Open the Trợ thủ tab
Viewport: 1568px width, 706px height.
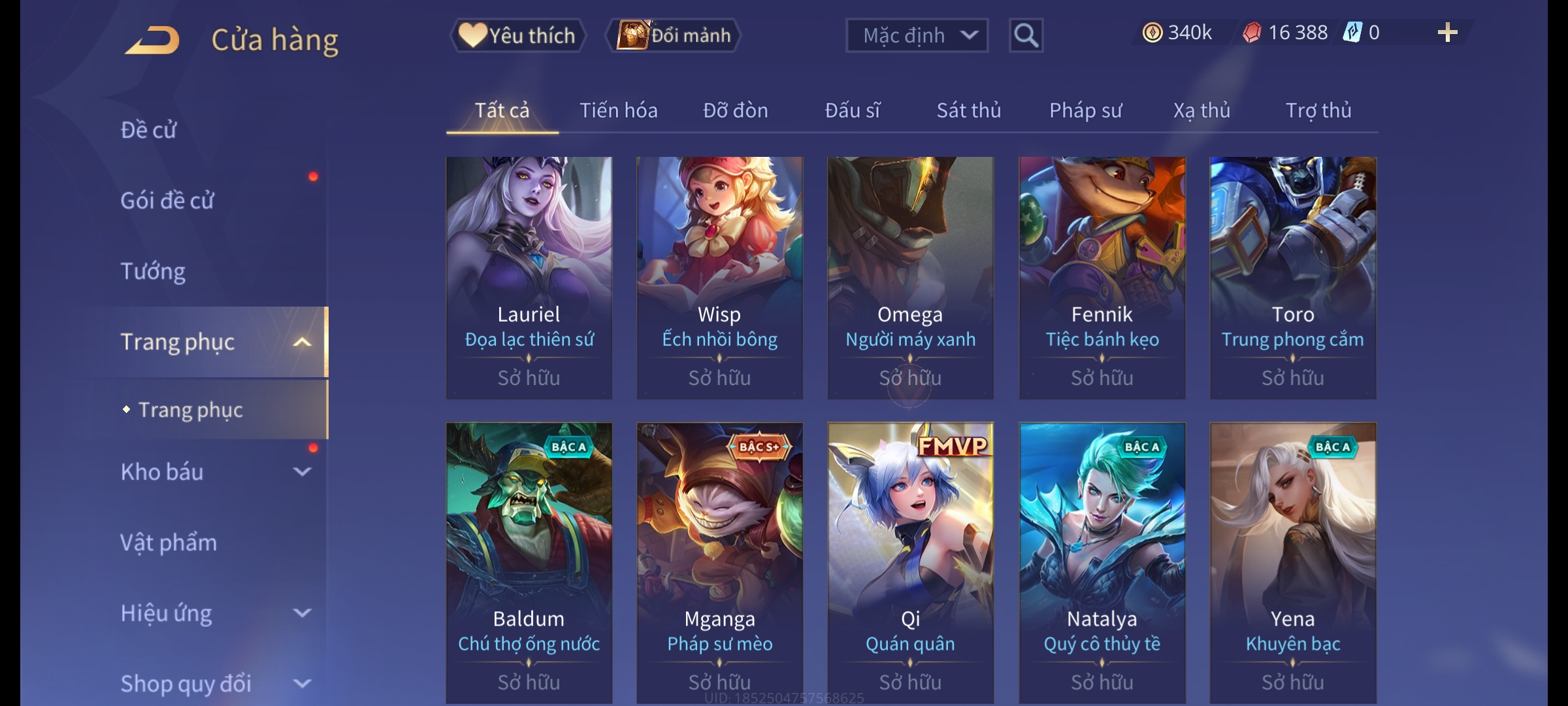1318,110
